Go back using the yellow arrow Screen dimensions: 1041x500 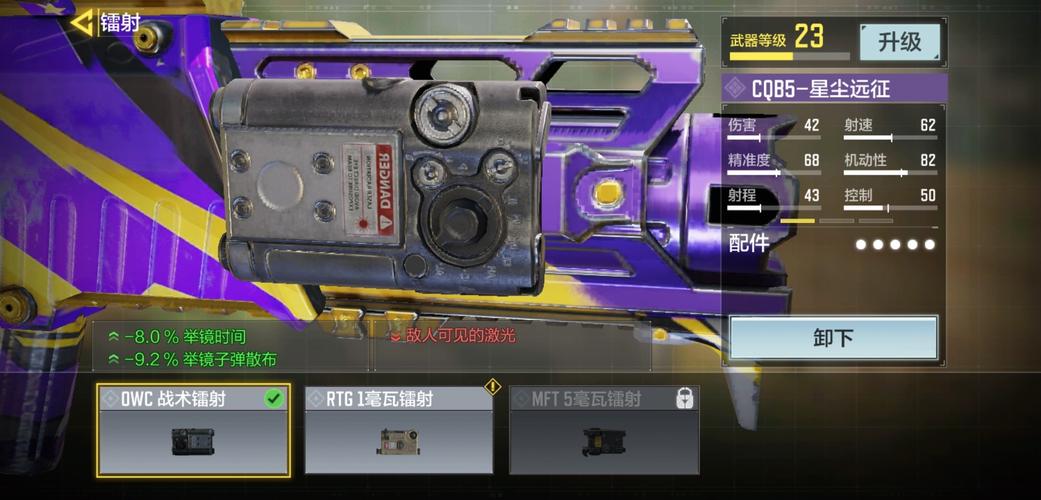click(82, 21)
